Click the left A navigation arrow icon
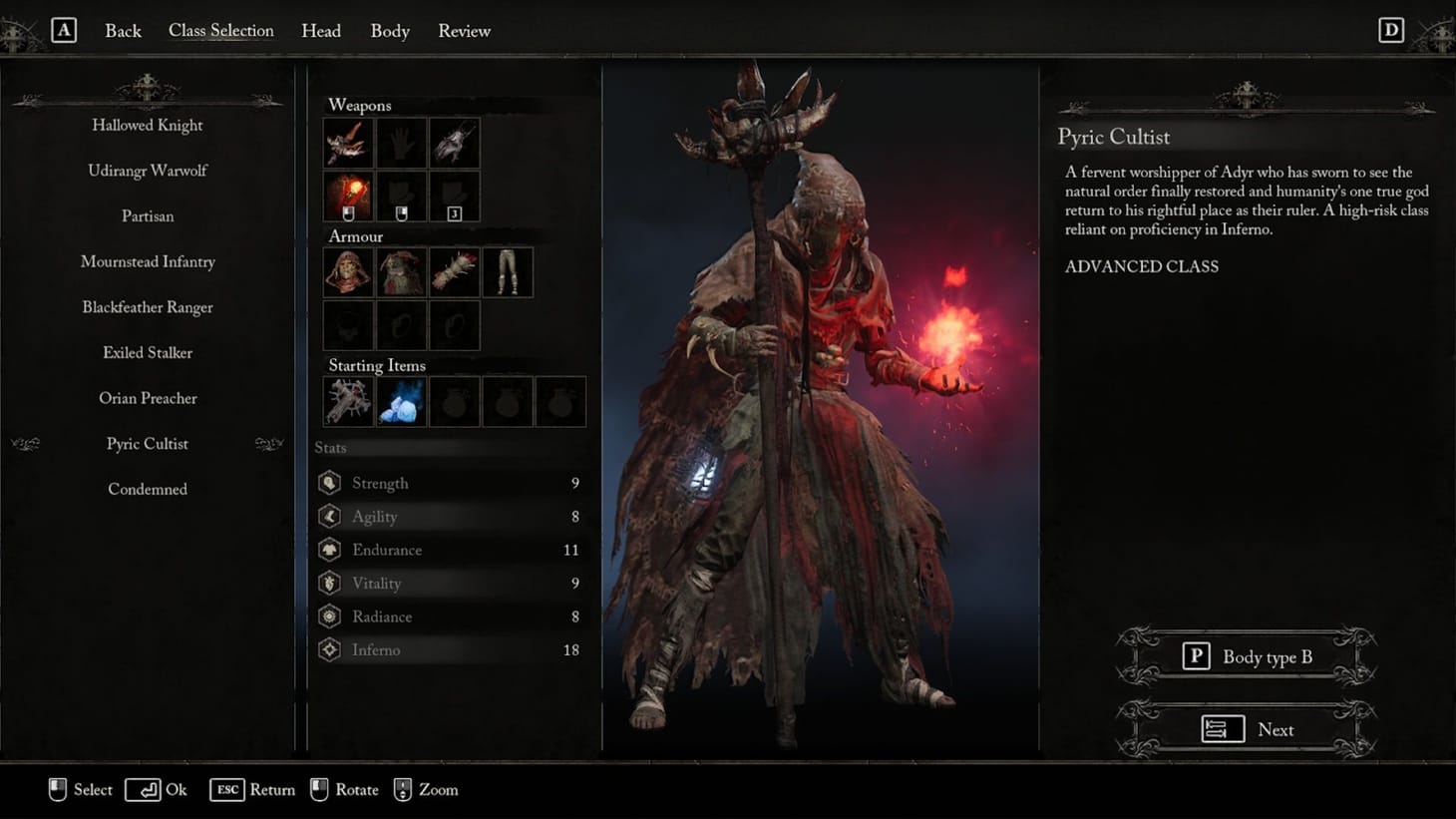The image size is (1456, 819). coord(65,30)
